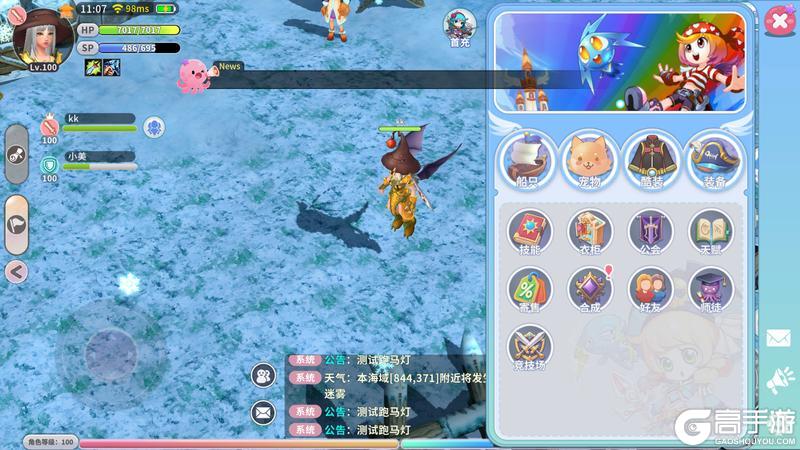Open the 技能 (Skills) book icon
The image size is (800, 450).
tap(530, 232)
